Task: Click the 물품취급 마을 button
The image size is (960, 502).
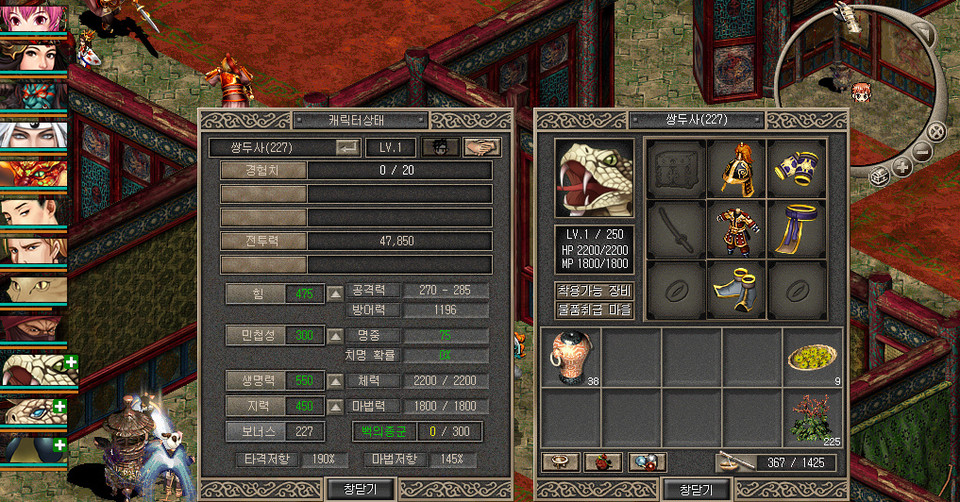Action: click(594, 309)
